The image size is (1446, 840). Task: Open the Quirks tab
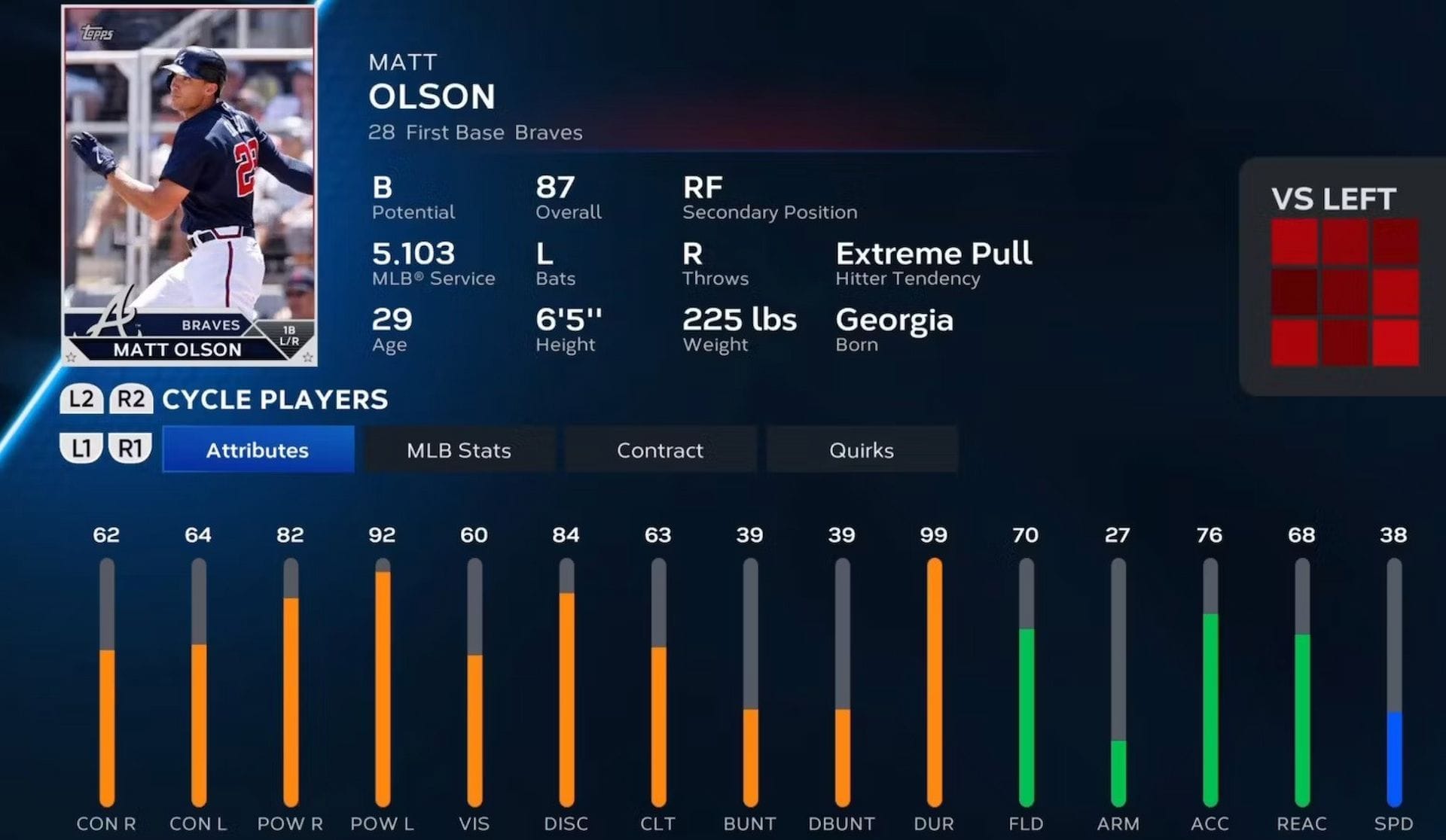pos(861,449)
